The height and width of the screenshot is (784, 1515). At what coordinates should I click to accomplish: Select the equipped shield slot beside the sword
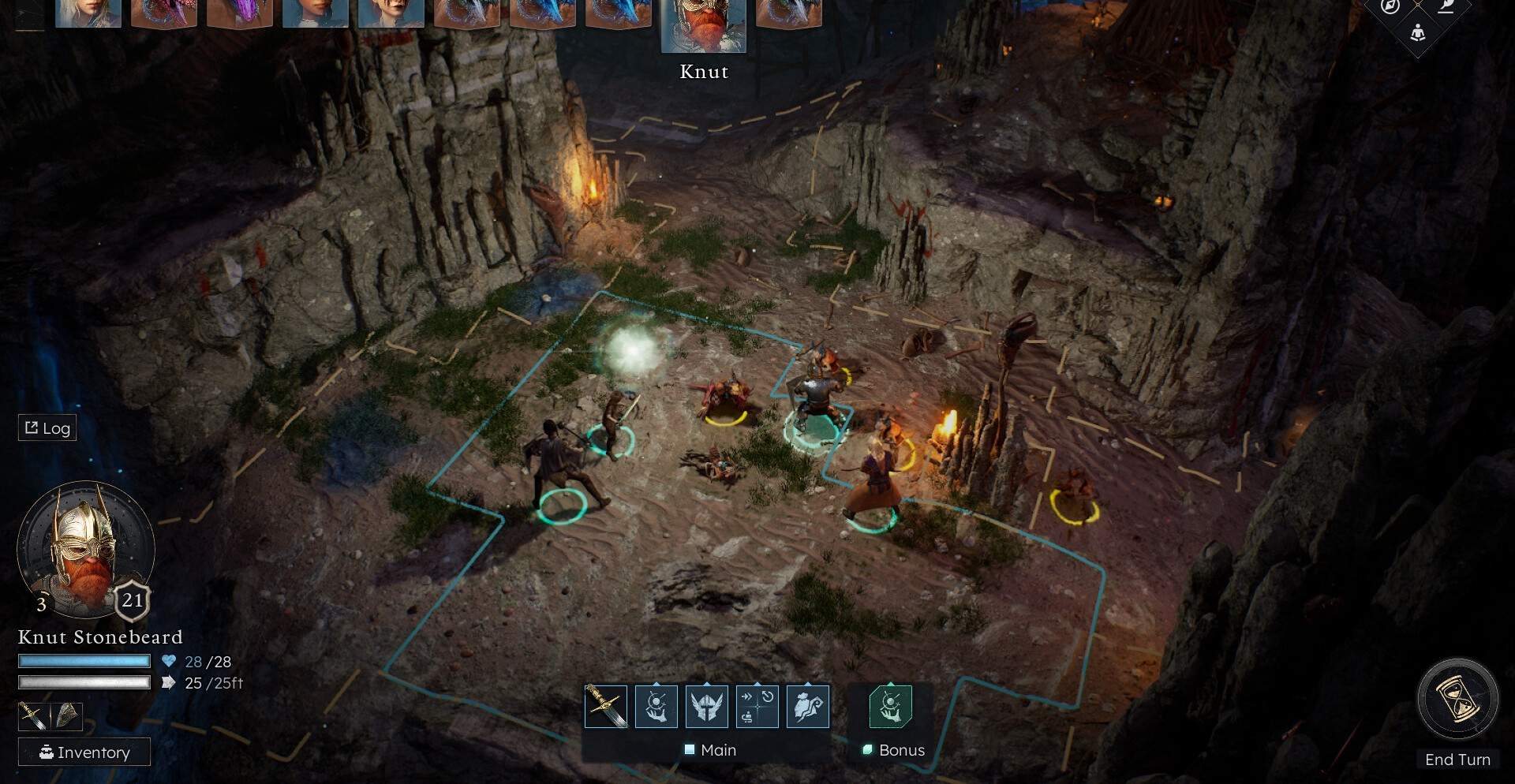pyautogui.click(x=67, y=716)
